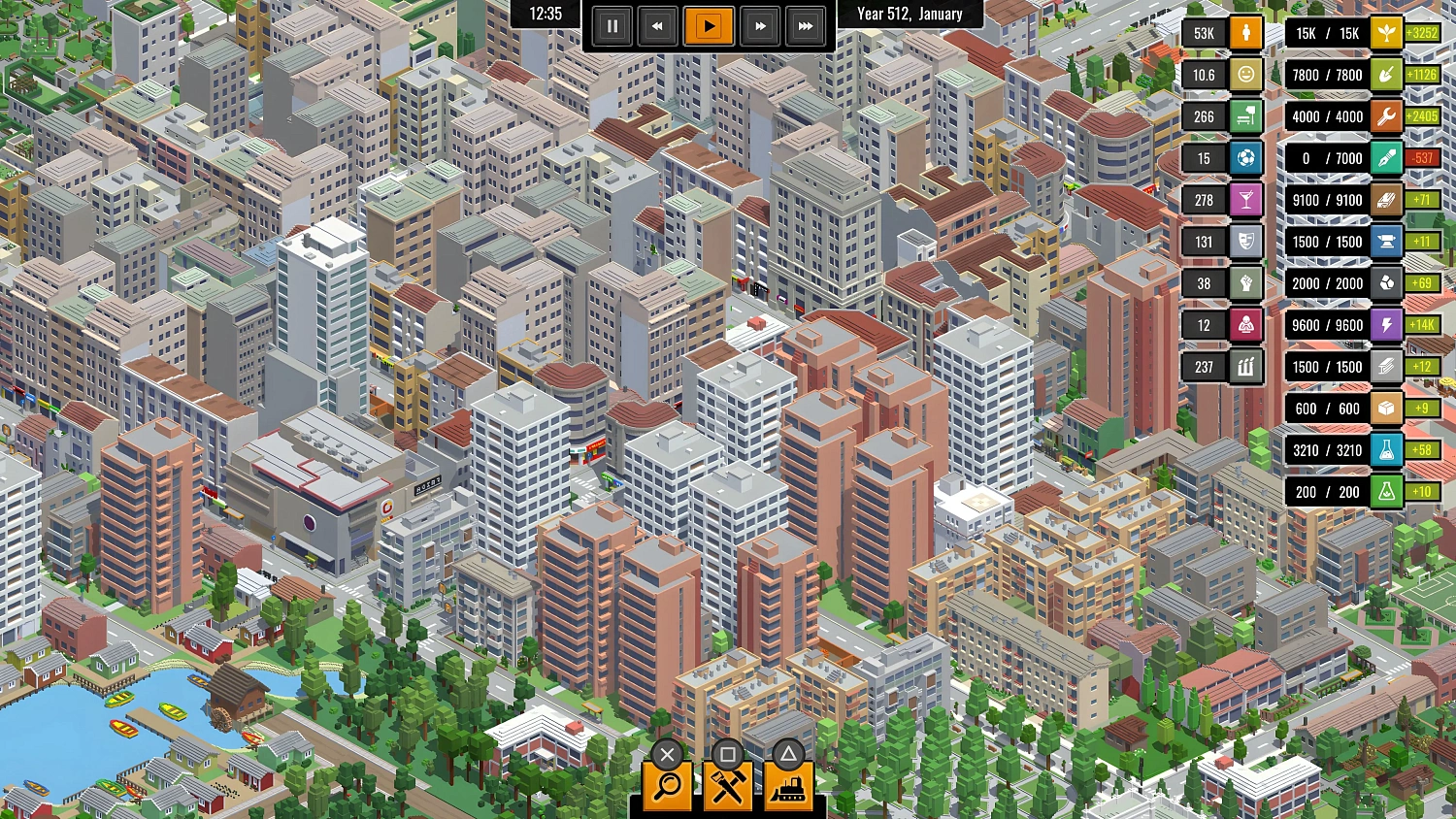Click the green plant food resource icon

[1386, 32]
